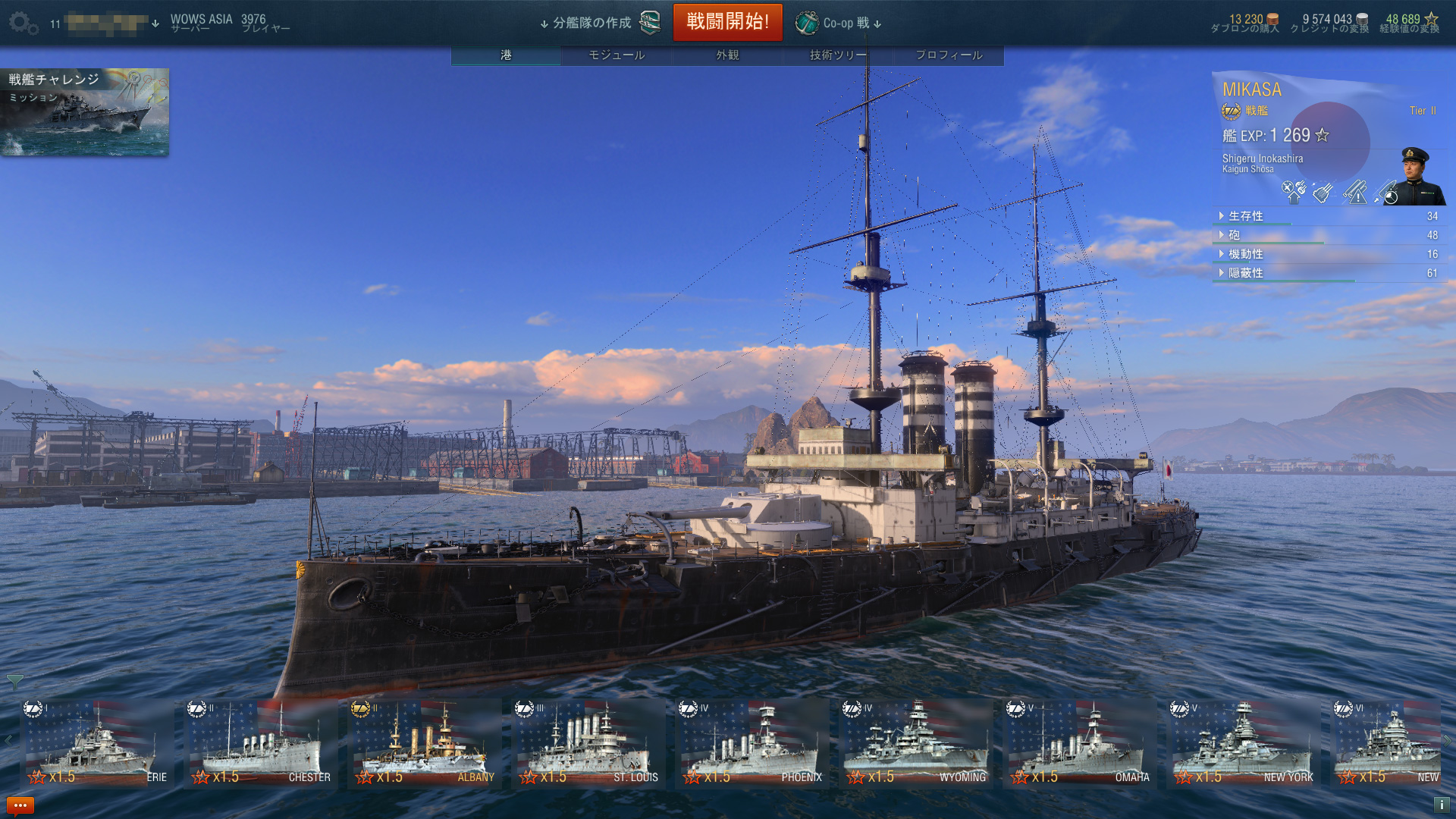Viewport: 1456px width, 819px height.
Task: Select the 港 port tab
Action: click(506, 55)
